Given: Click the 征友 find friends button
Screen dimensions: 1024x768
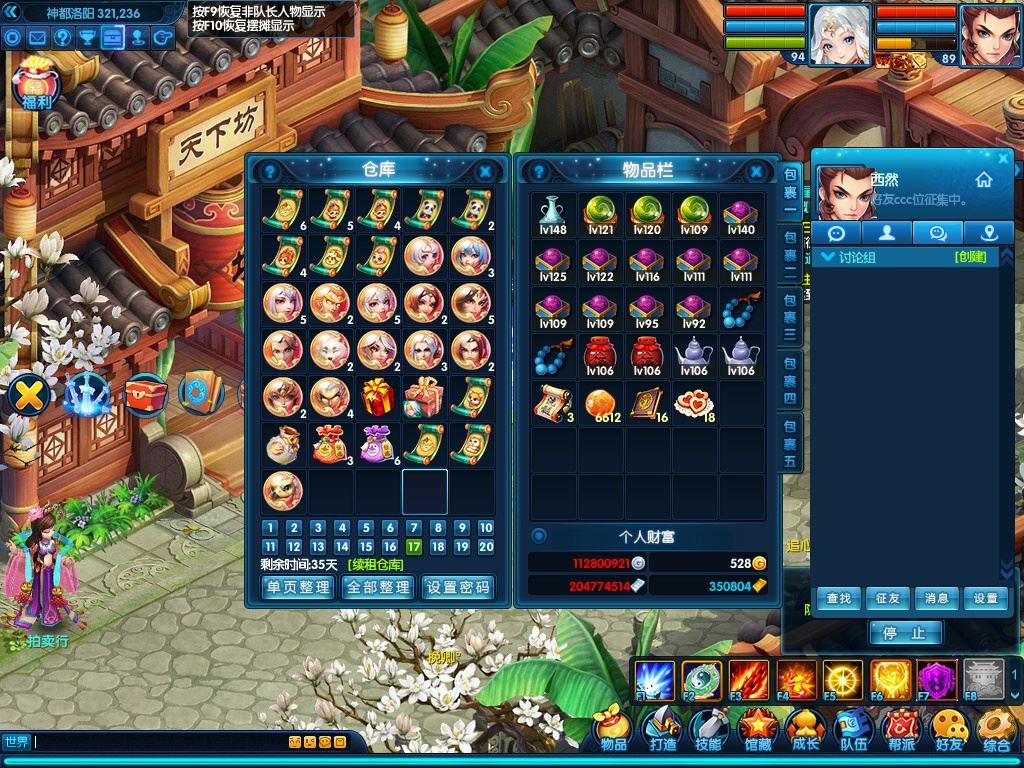Looking at the screenshot, I should coord(887,598).
